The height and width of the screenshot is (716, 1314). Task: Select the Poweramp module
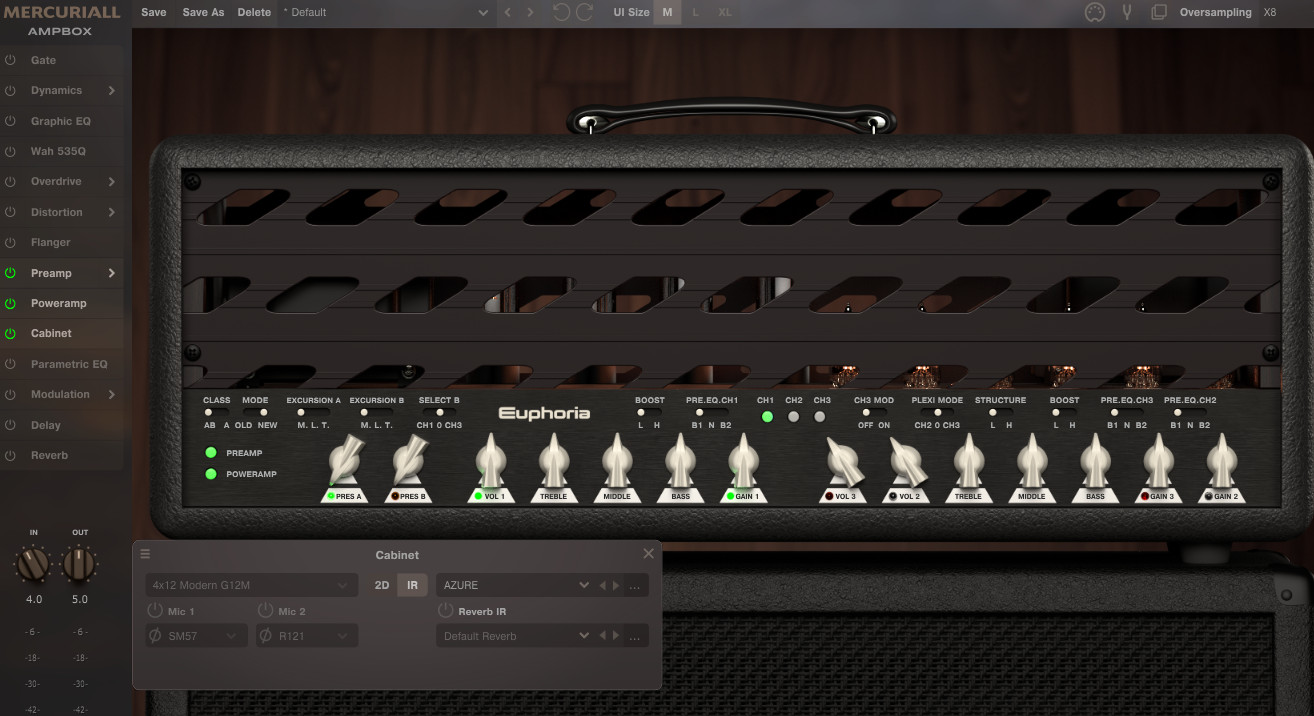(x=58, y=303)
